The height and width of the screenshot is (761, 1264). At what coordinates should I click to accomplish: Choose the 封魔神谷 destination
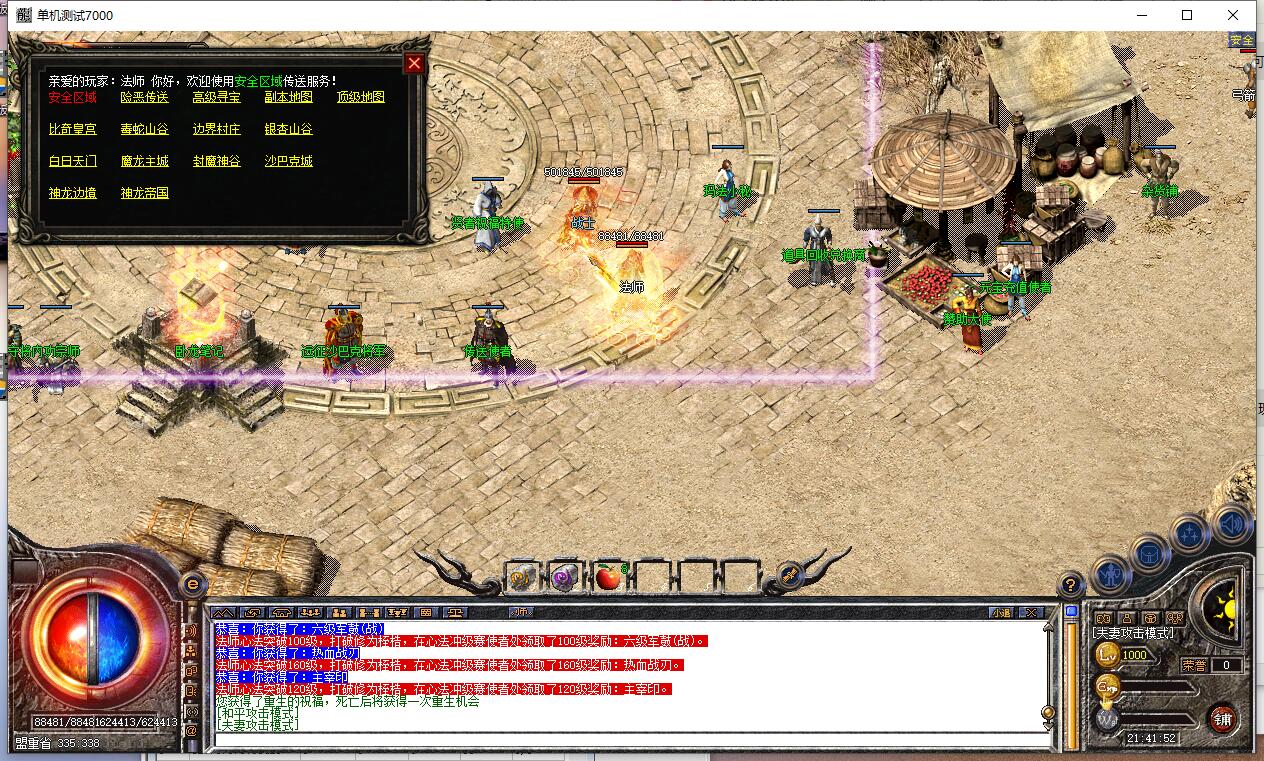(x=216, y=161)
